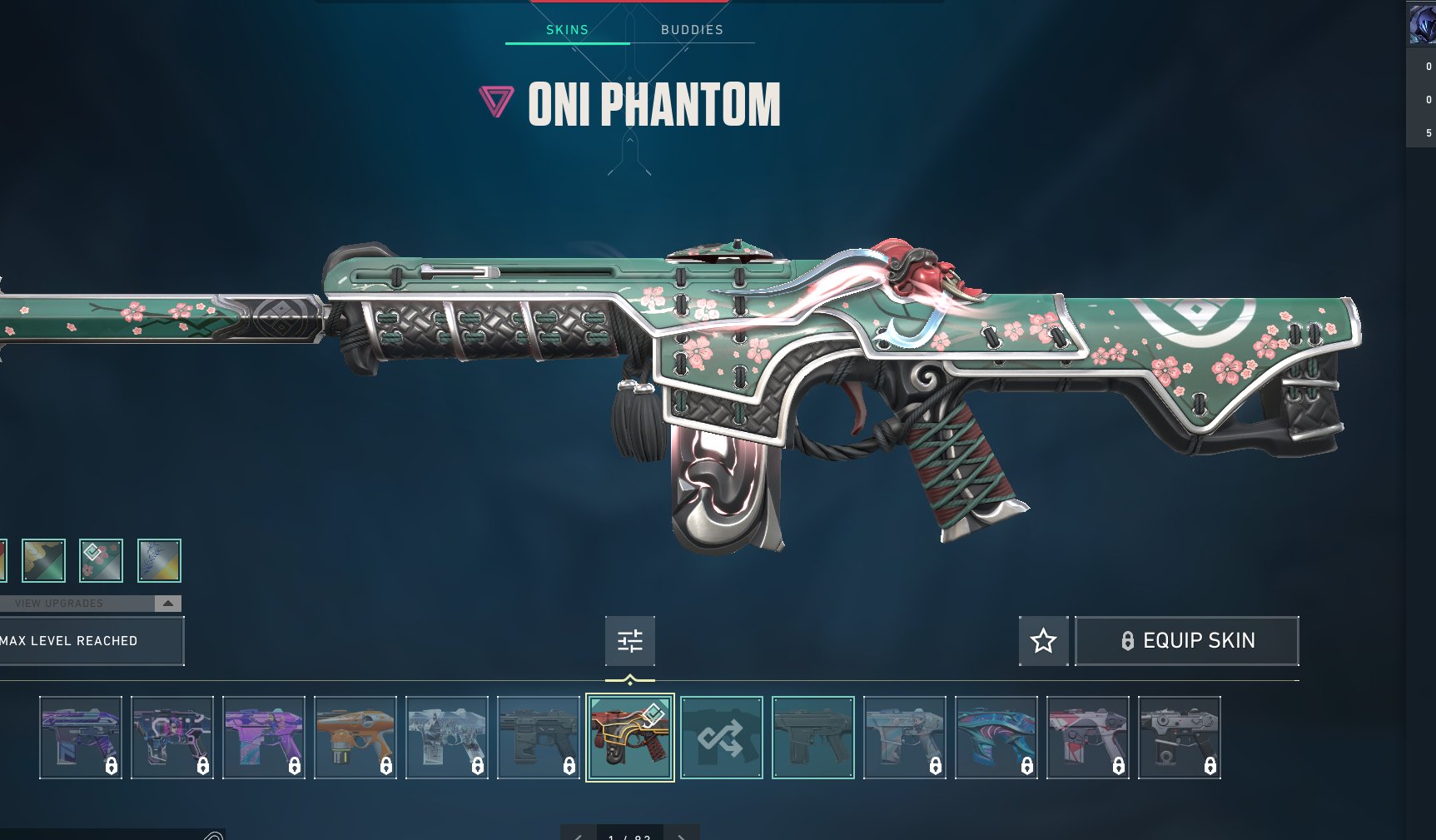Open the Buddies tab
Screen dimensions: 1436x840
click(692, 30)
